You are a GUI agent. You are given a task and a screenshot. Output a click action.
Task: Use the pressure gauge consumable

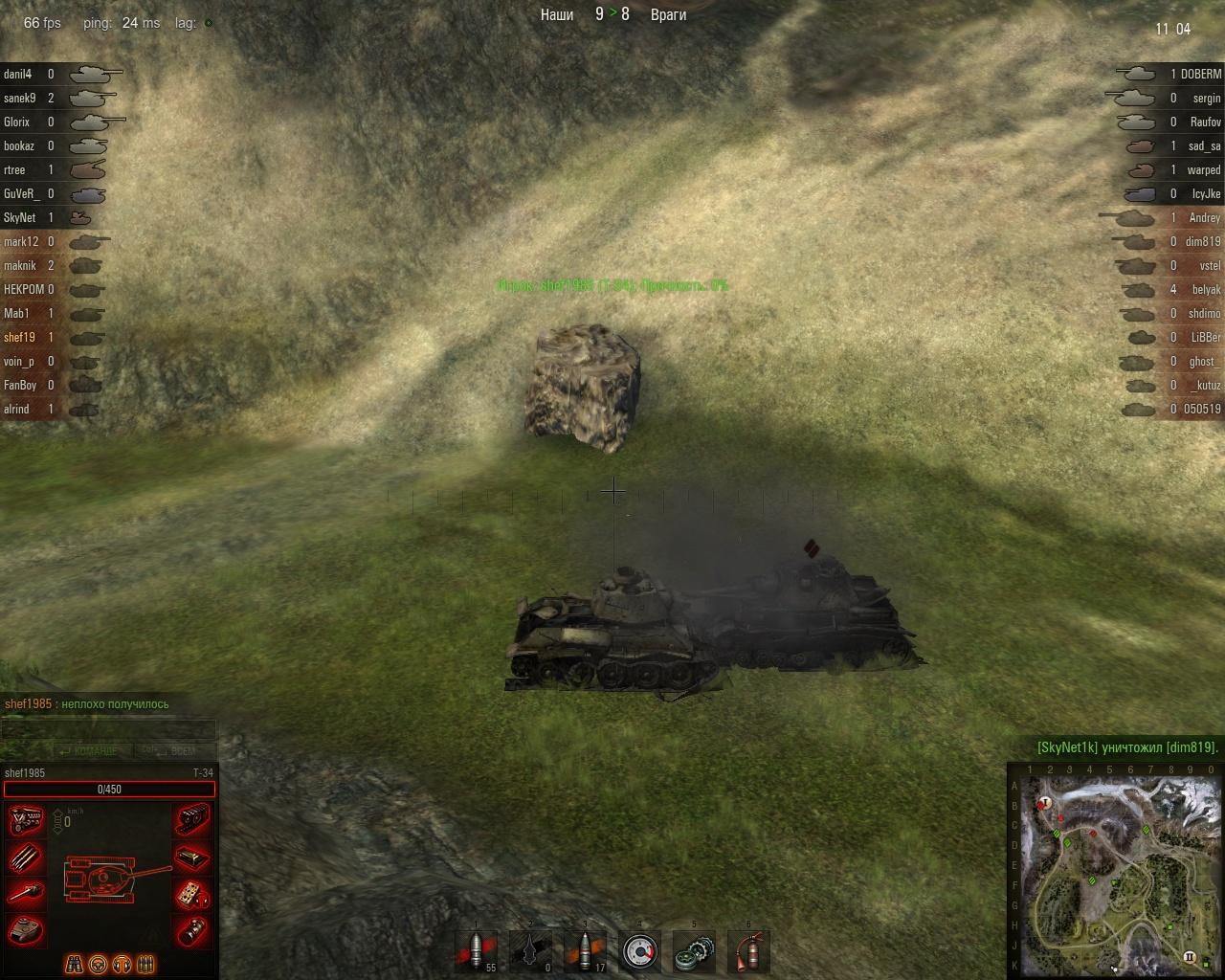coord(639,951)
